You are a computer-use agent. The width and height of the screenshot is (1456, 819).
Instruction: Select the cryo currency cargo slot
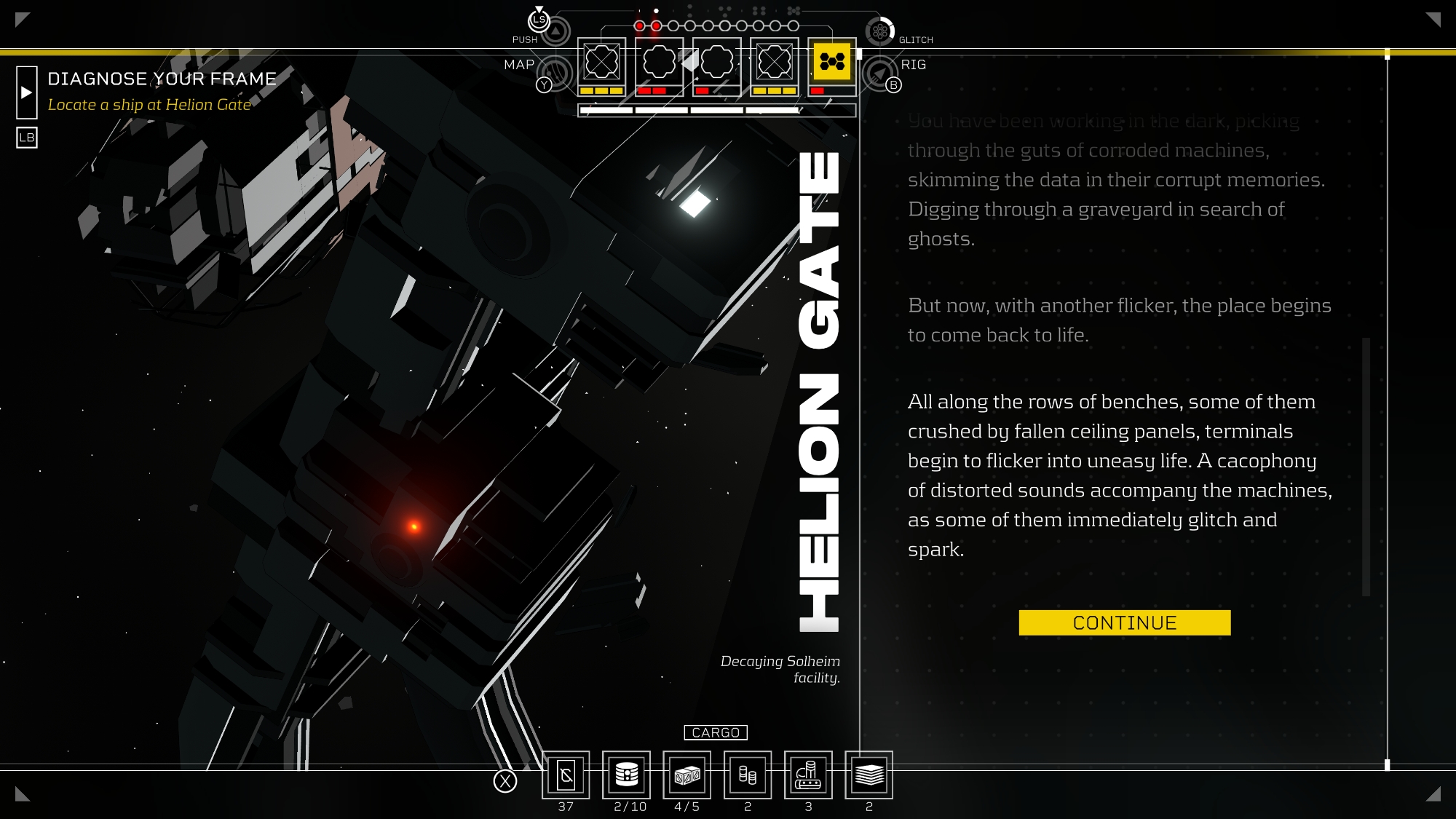(x=566, y=775)
